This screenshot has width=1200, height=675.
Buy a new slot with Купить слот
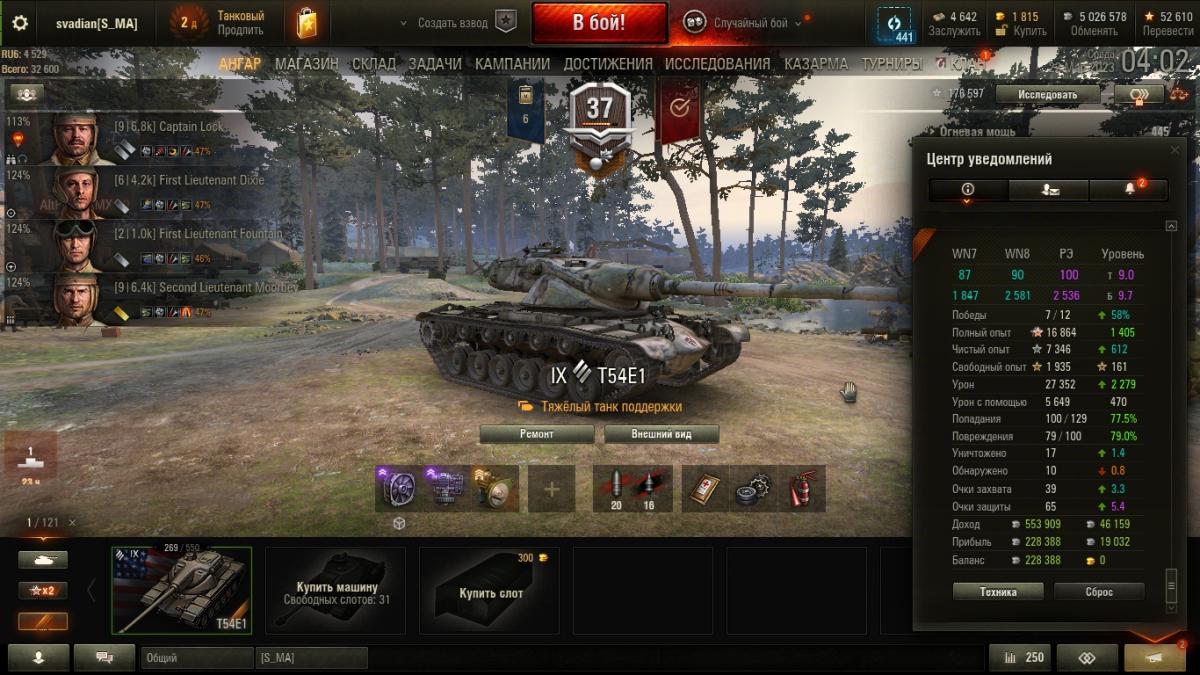[490, 590]
